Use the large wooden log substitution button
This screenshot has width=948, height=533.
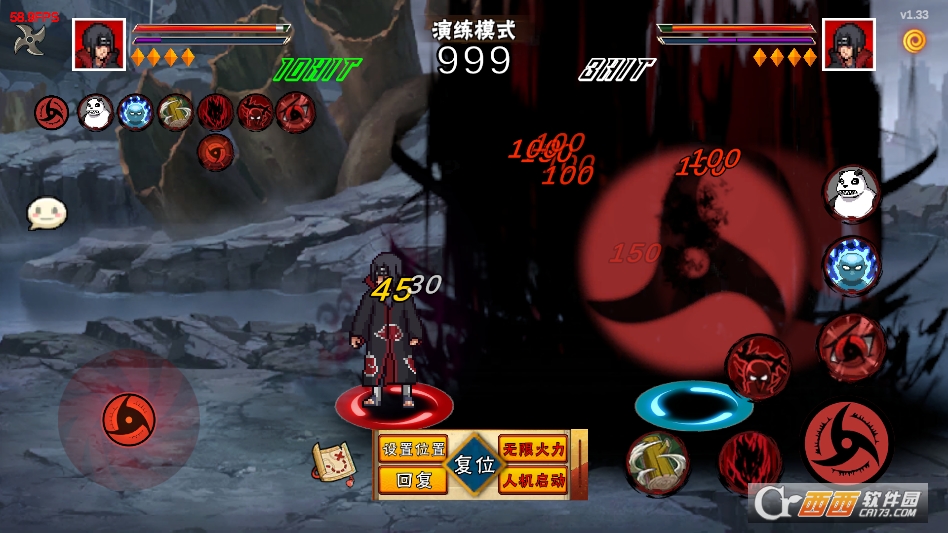pos(657,463)
